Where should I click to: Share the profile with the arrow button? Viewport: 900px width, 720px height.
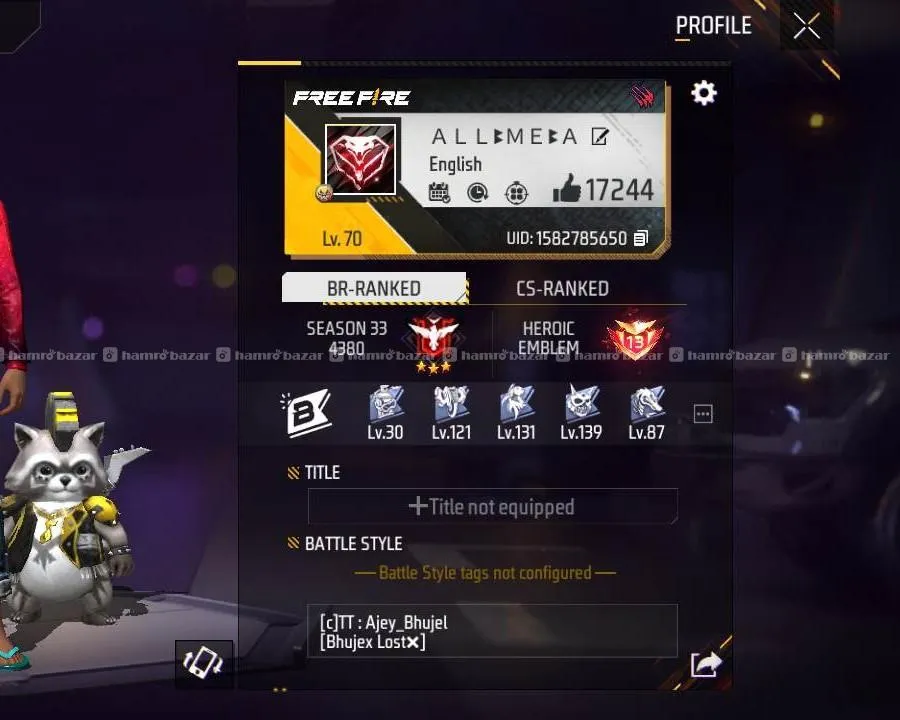(x=705, y=664)
